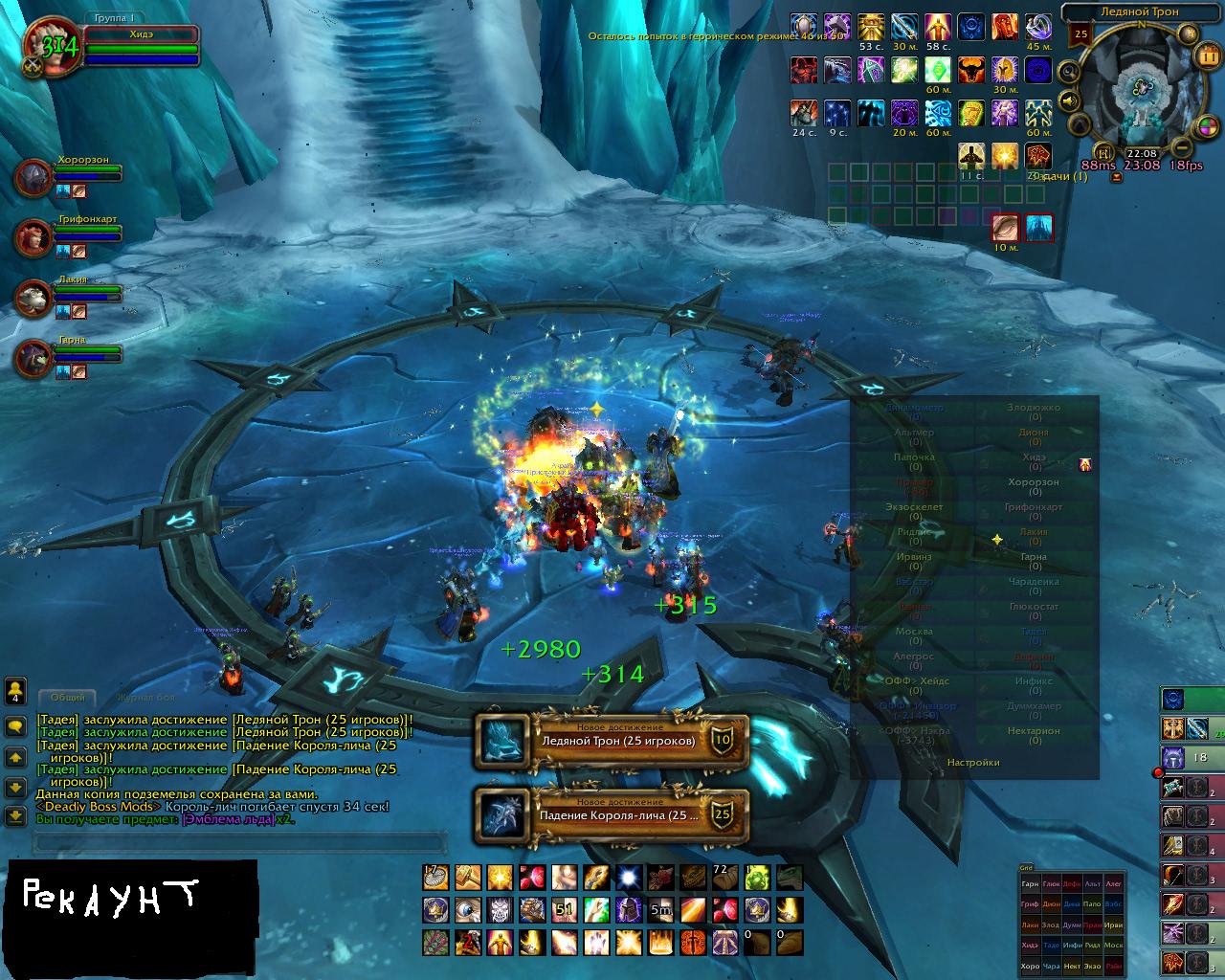This screenshot has width=1225, height=980.
Task: Open the Падение Короля-лича achievement popup
Action: (x=611, y=816)
